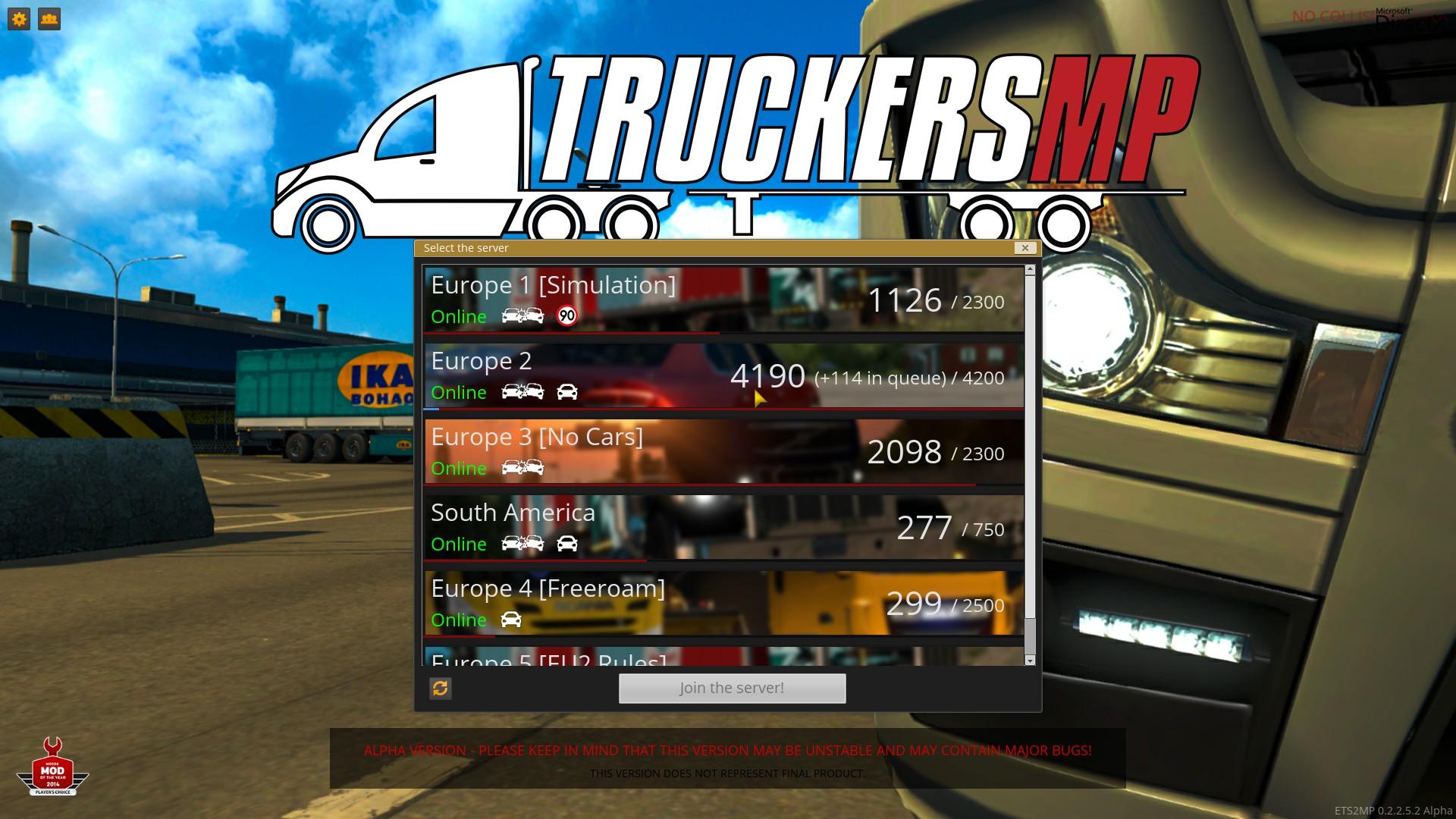The width and height of the screenshot is (1456, 819).
Task: Click the 90 speed limit icon on Europe 1
Action: click(566, 315)
